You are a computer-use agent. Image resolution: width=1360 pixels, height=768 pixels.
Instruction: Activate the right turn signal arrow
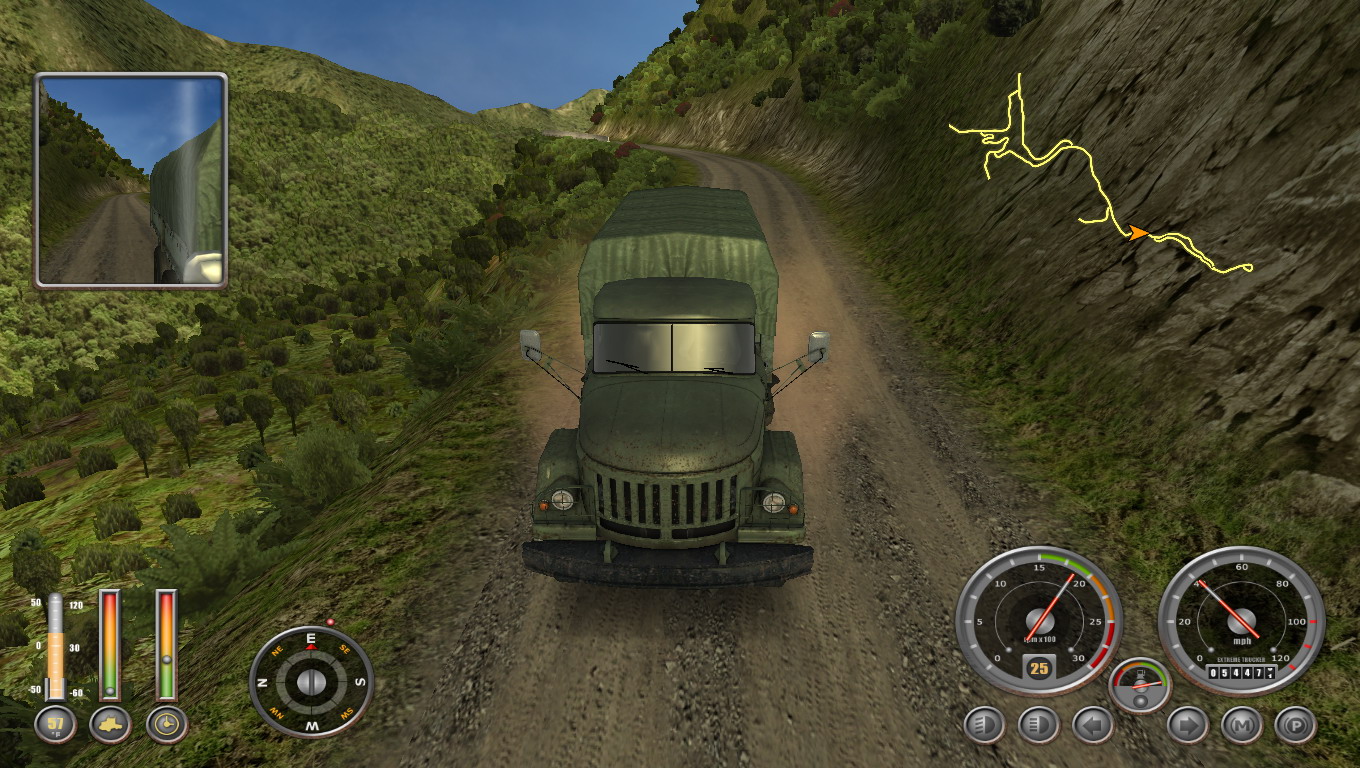tap(1187, 725)
